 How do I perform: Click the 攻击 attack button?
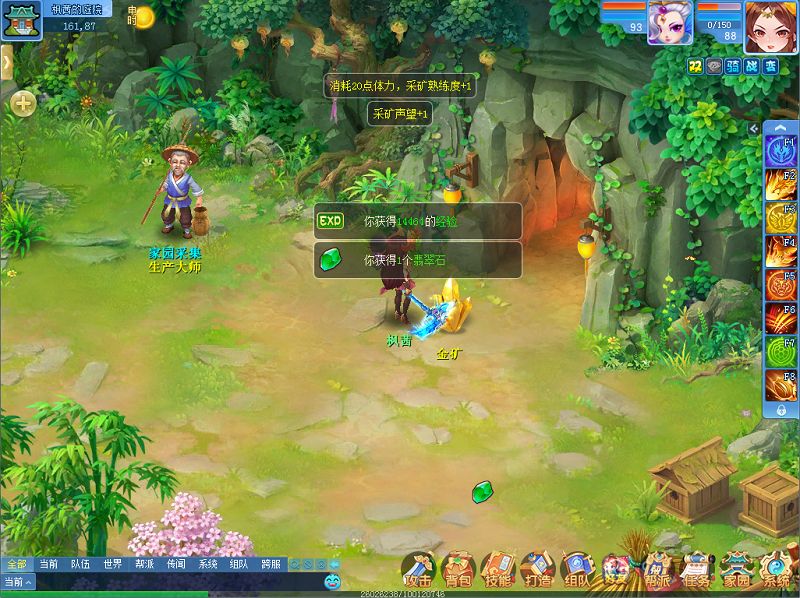[x=418, y=570]
